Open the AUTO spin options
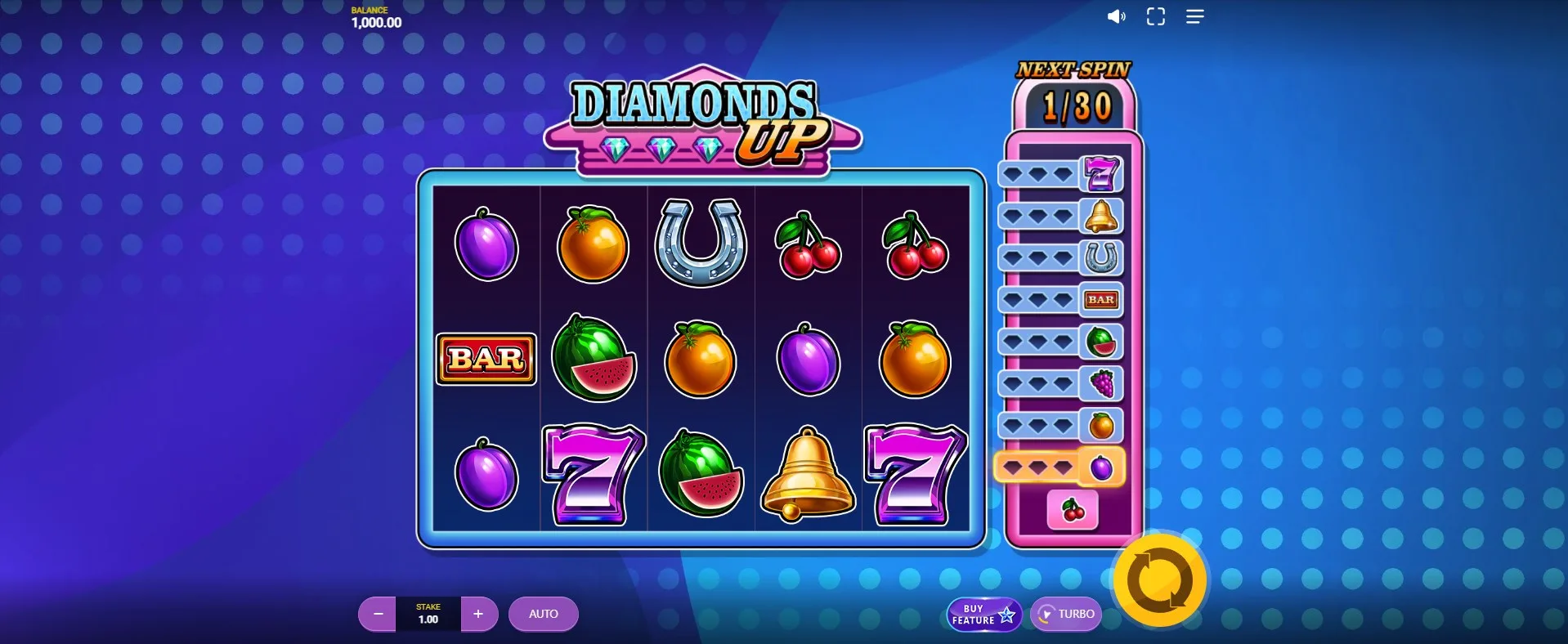This screenshot has height=644, width=1568. (543, 614)
